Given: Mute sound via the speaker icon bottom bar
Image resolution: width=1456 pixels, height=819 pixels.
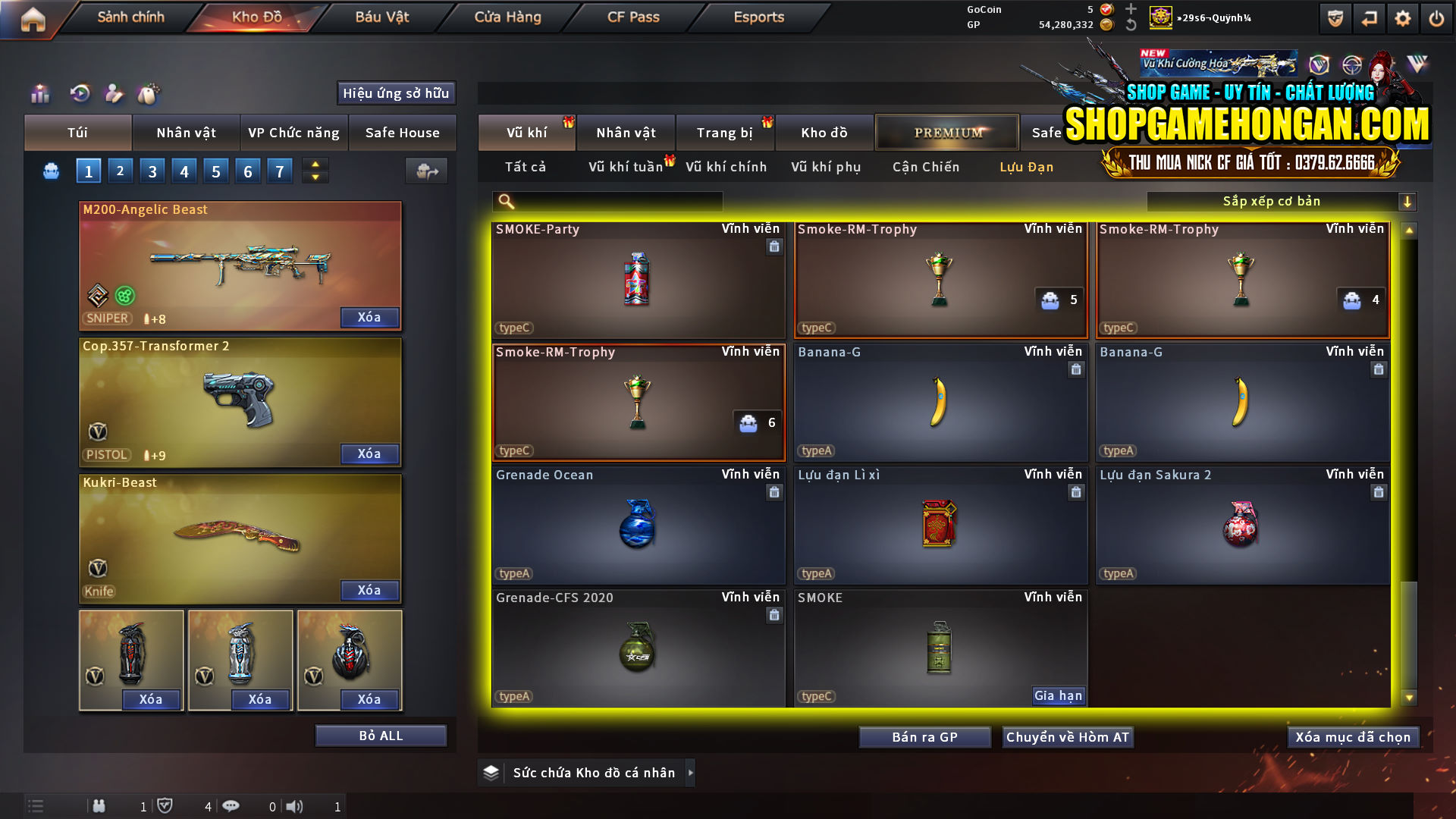Looking at the screenshot, I should pos(296,806).
